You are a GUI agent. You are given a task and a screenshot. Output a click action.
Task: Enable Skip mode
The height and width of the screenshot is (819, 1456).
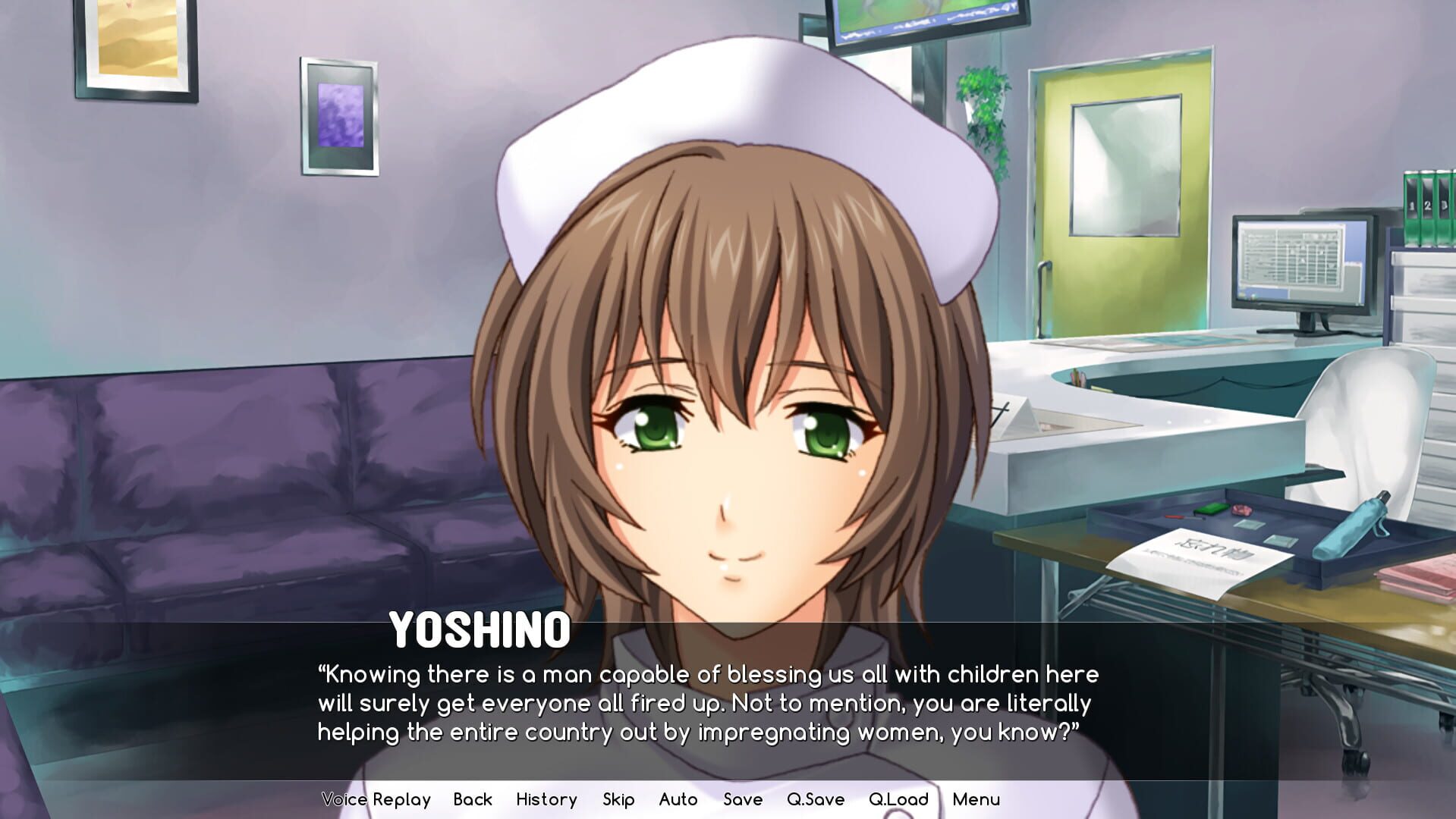pyautogui.click(x=618, y=799)
